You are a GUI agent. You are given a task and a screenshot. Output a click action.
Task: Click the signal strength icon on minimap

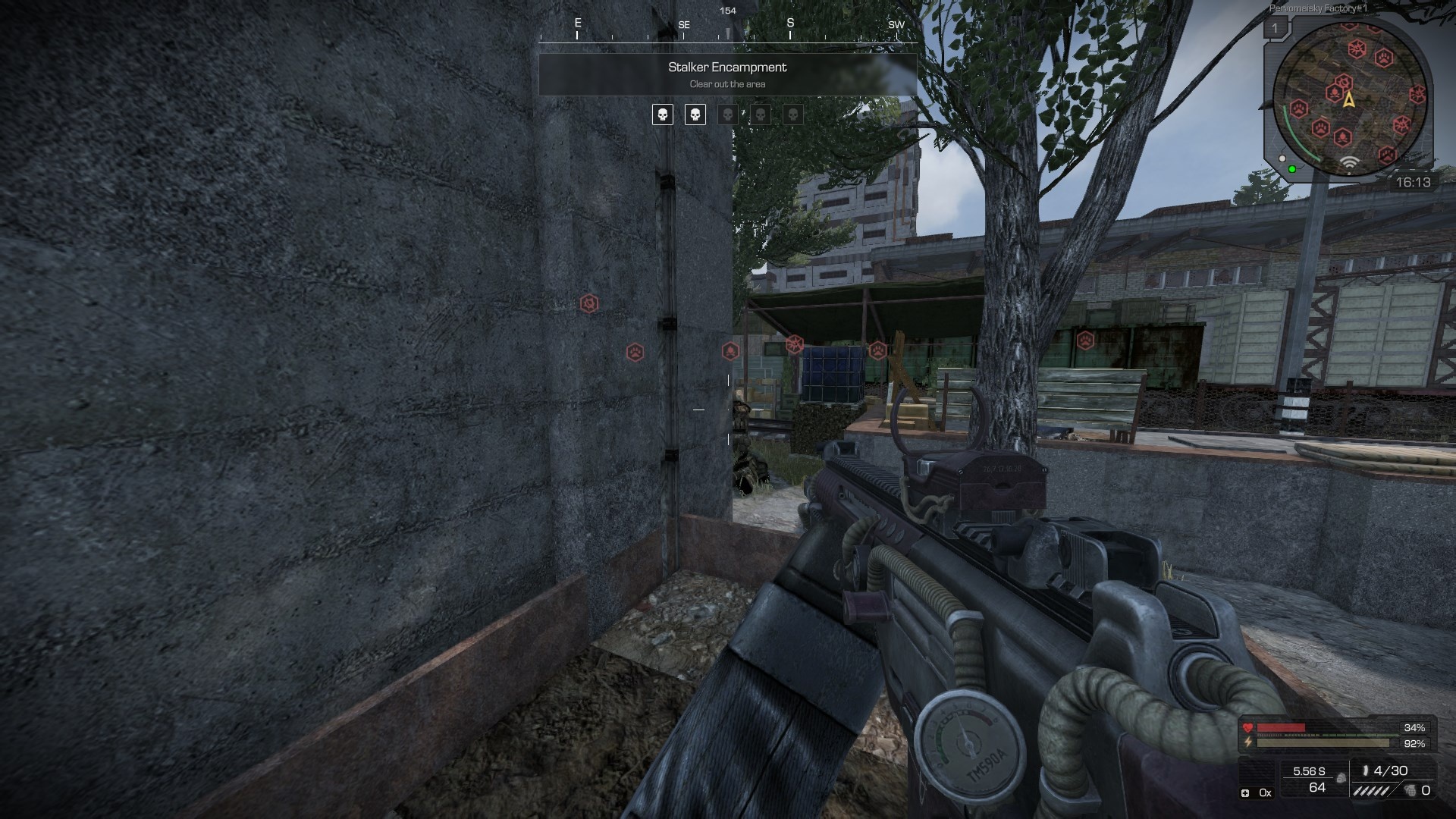click(x=1348, y=163)
